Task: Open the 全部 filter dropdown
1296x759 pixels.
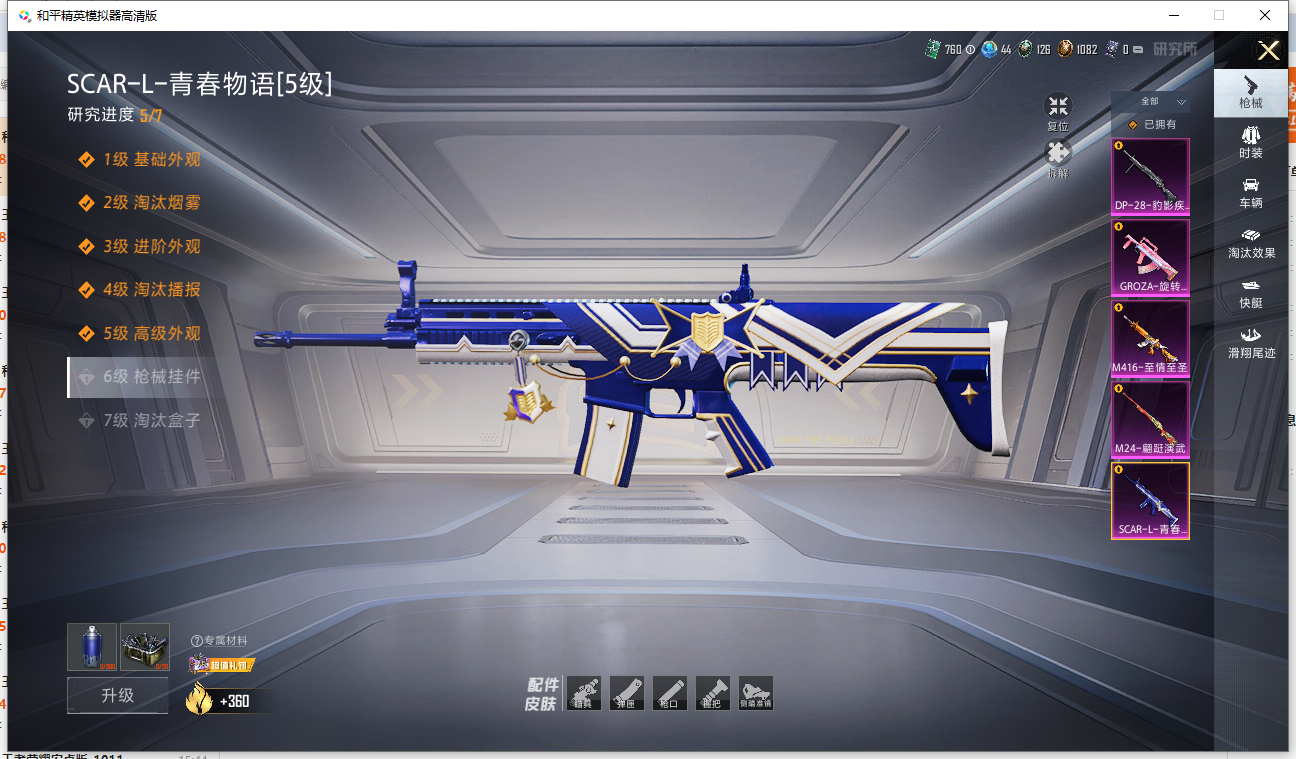Action: [1161, 102]
